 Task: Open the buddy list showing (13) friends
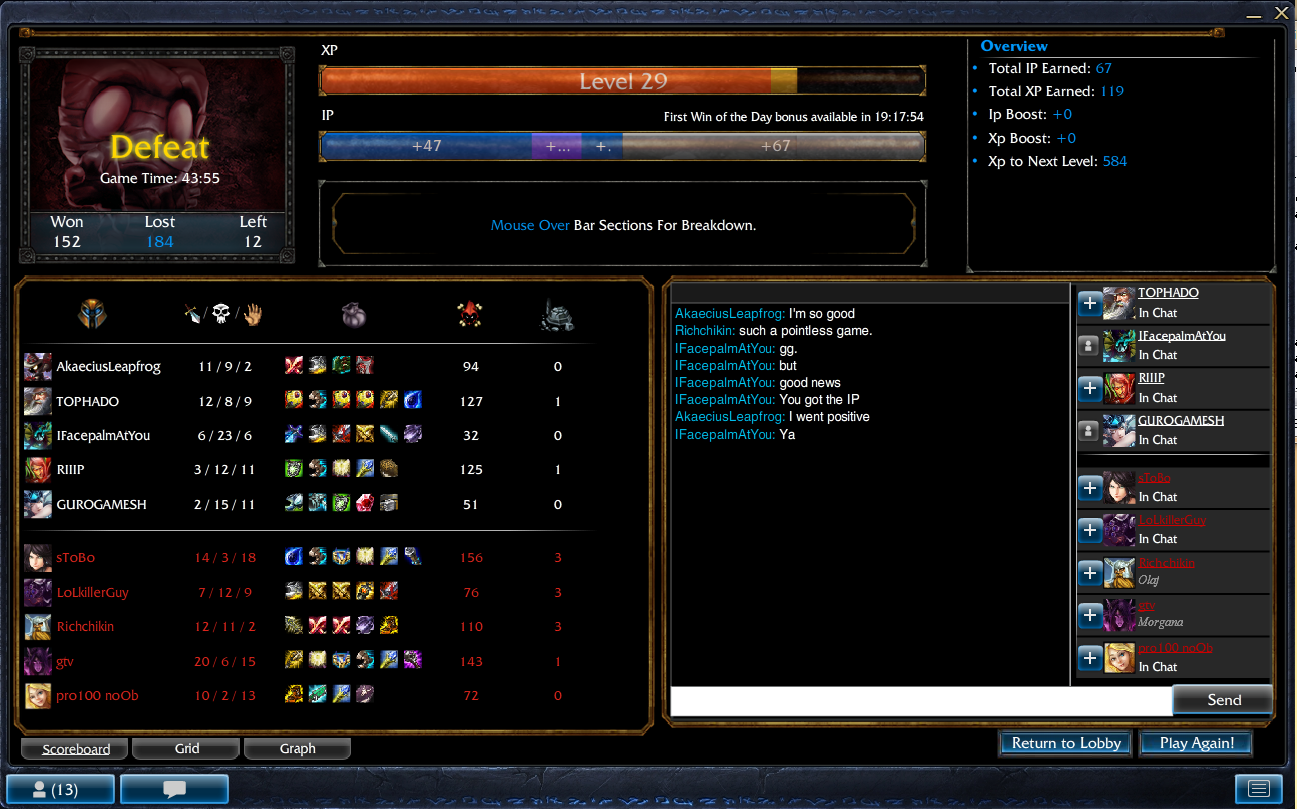[61, 789]
